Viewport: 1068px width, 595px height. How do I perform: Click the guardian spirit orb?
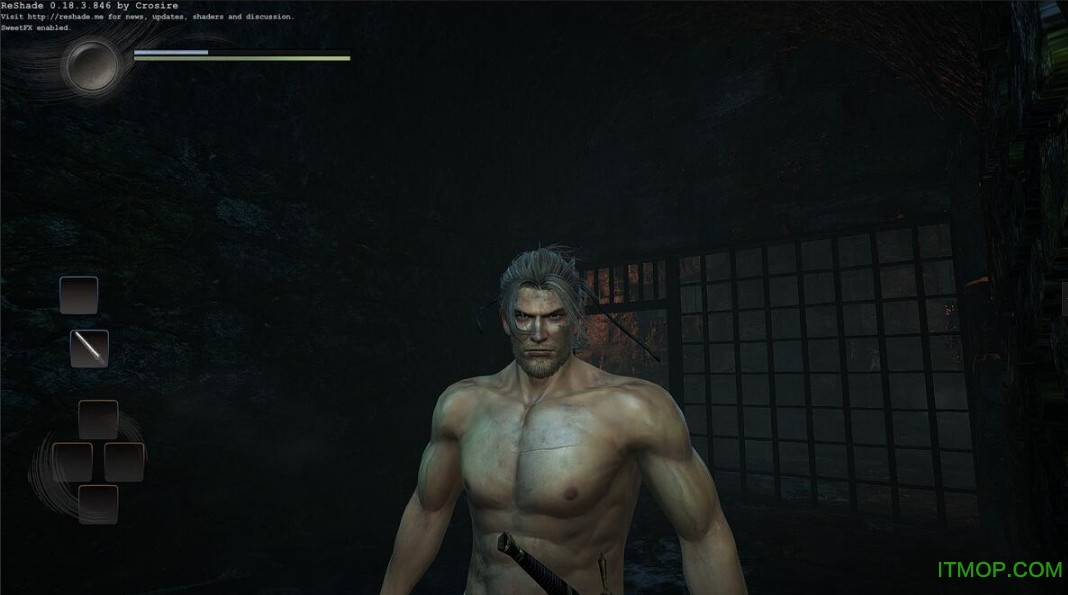click(x=92, y=65)
